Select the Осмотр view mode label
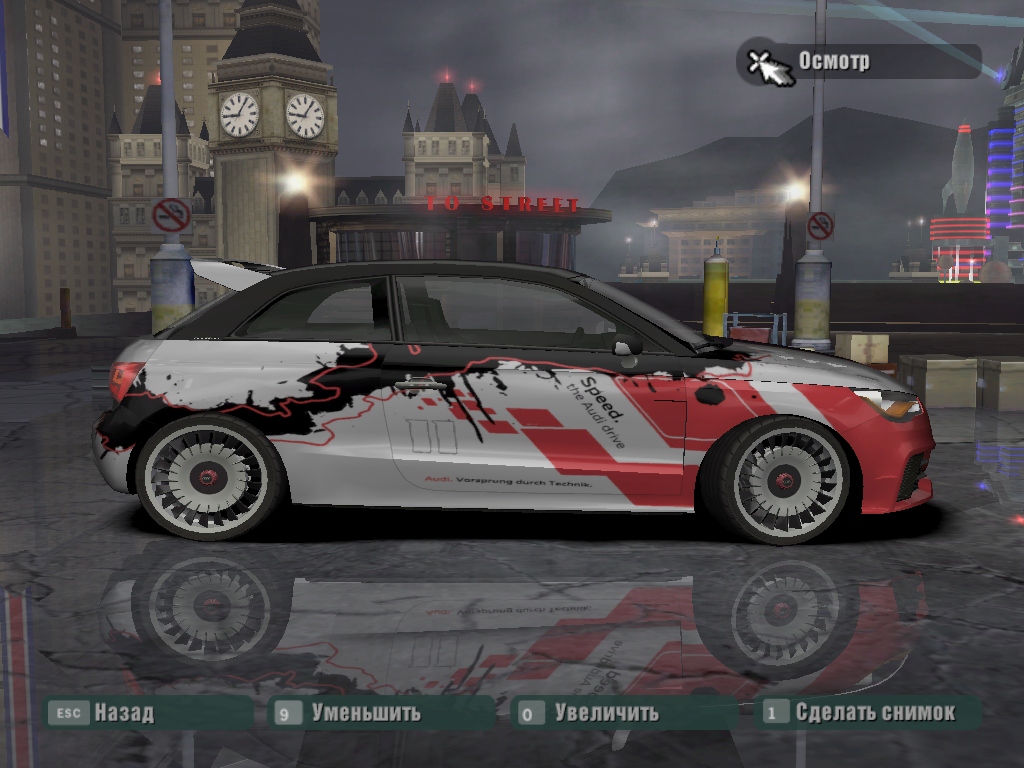The width and height of the screenshot is (1024, 768). (x=834, y=61)
